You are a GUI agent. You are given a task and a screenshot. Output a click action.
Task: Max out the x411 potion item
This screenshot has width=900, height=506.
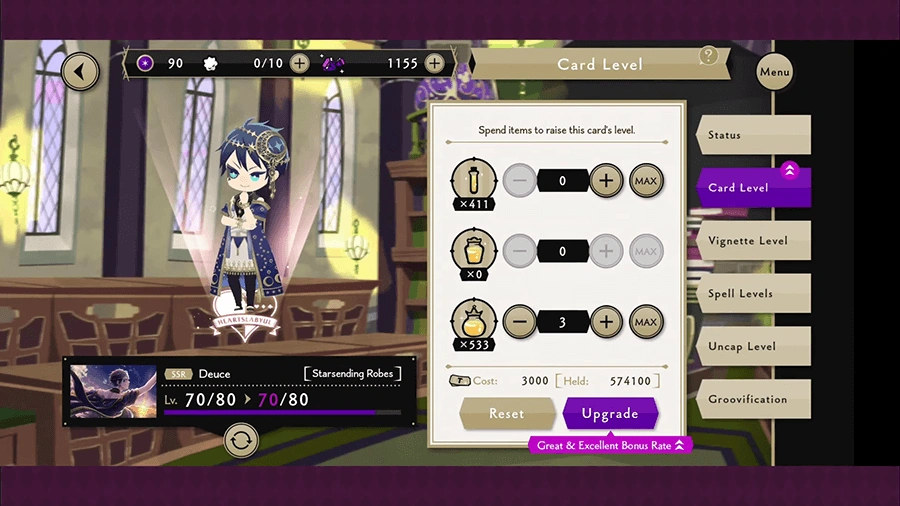pos(646,181)
